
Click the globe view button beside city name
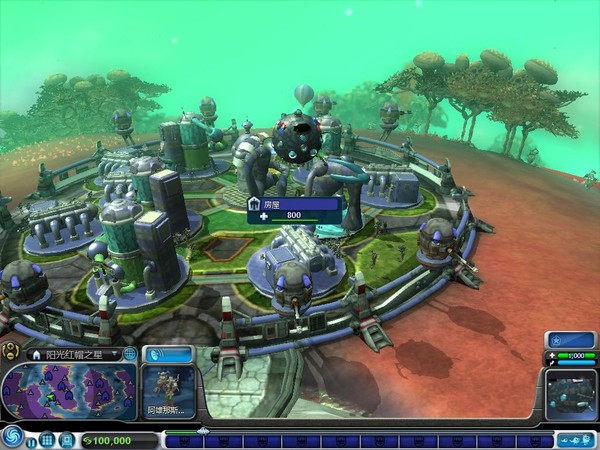(x=130, y=354)
